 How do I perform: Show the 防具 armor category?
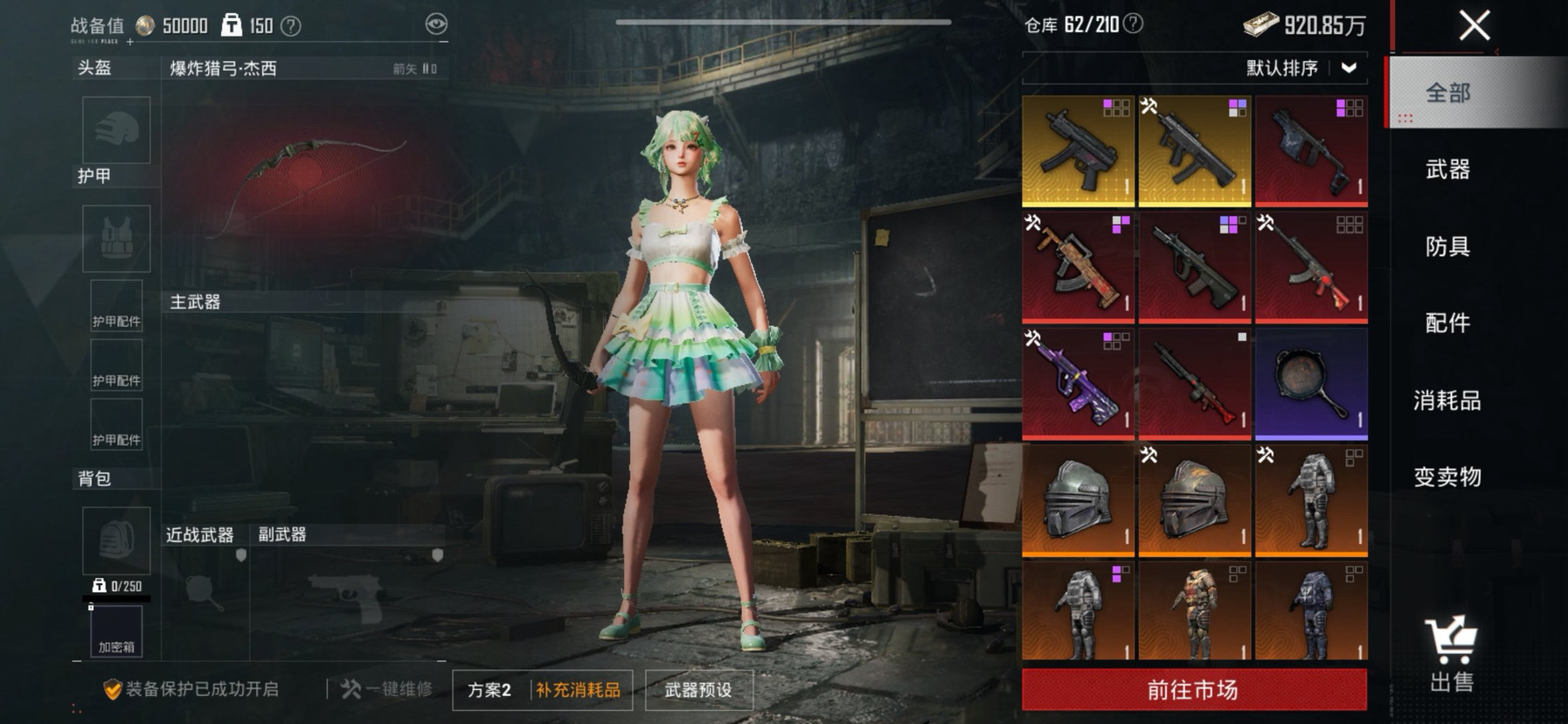tap(1447, 247)
